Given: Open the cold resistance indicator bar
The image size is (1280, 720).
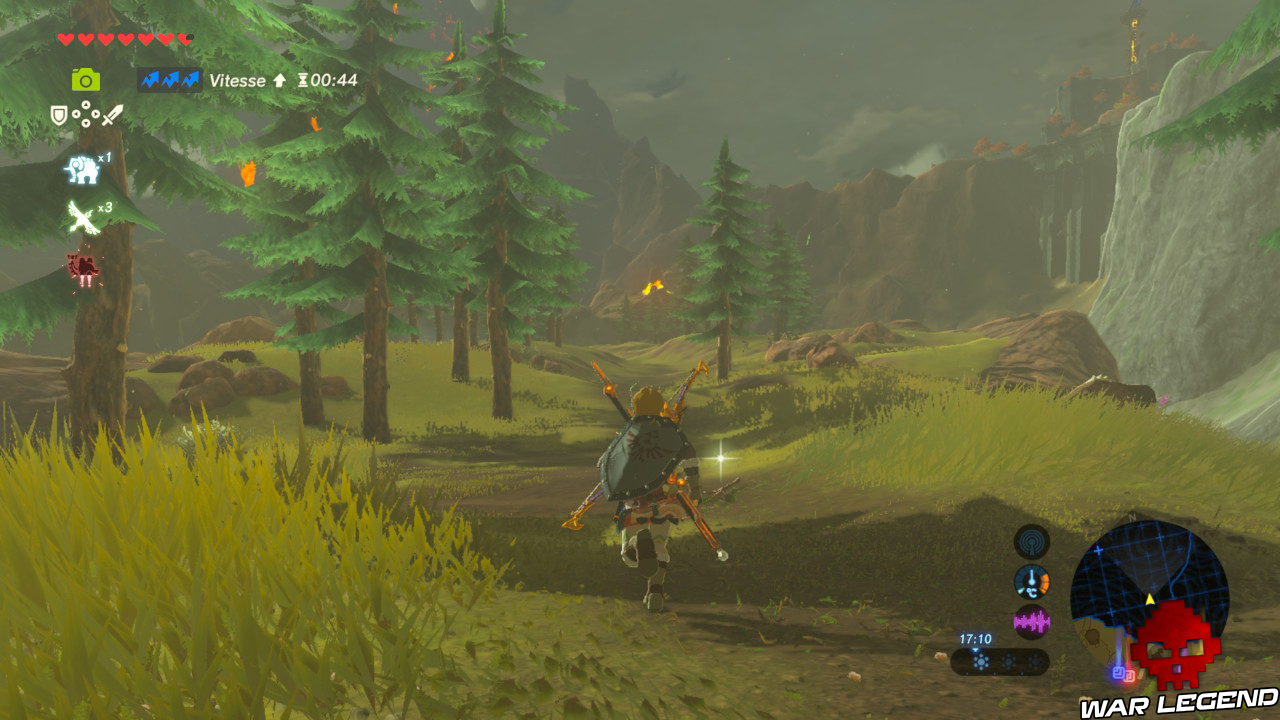Looking at the screenshot, I should 1000,661.
